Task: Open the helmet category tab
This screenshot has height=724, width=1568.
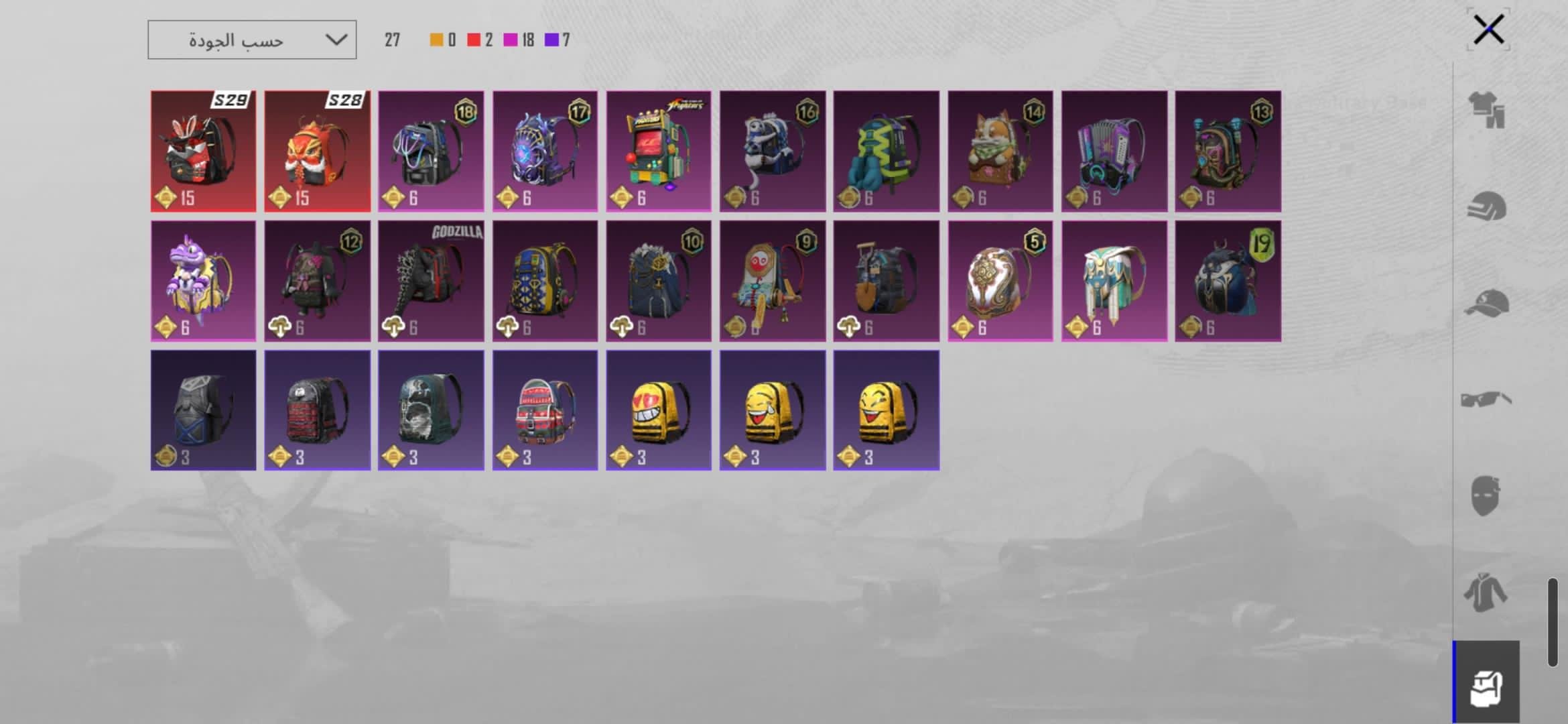Action: pyautogui.click(x=1487, y=206)
